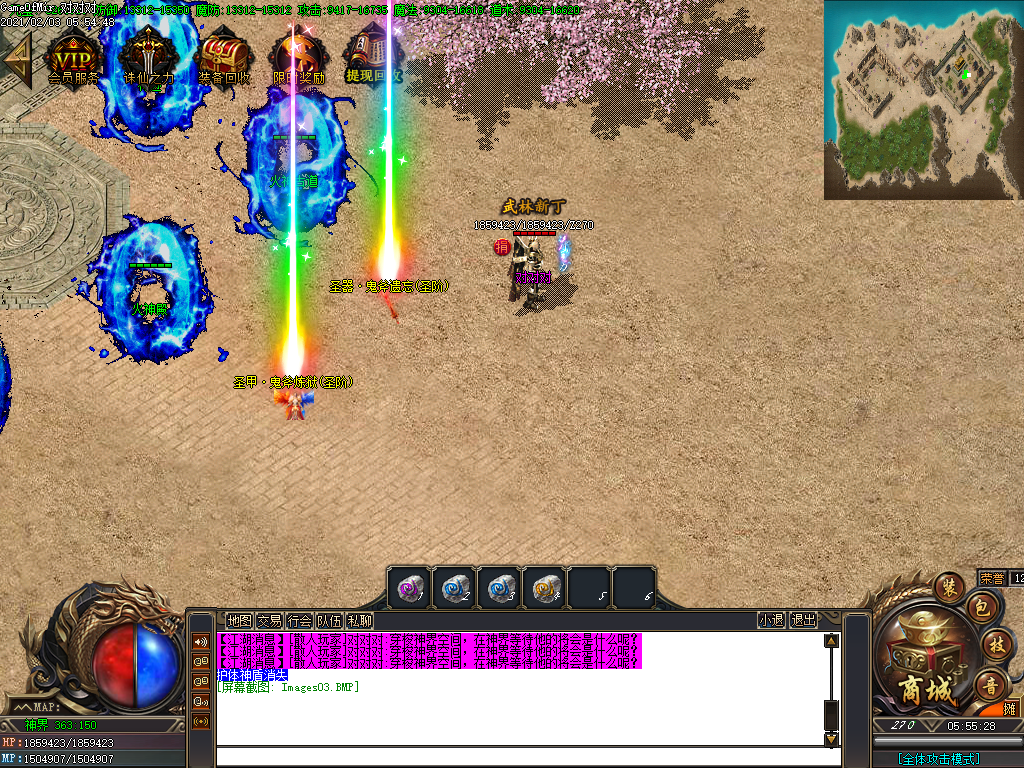Open the 队伍 team button
The image size is (1024, 768).
(x=329, y=621)
